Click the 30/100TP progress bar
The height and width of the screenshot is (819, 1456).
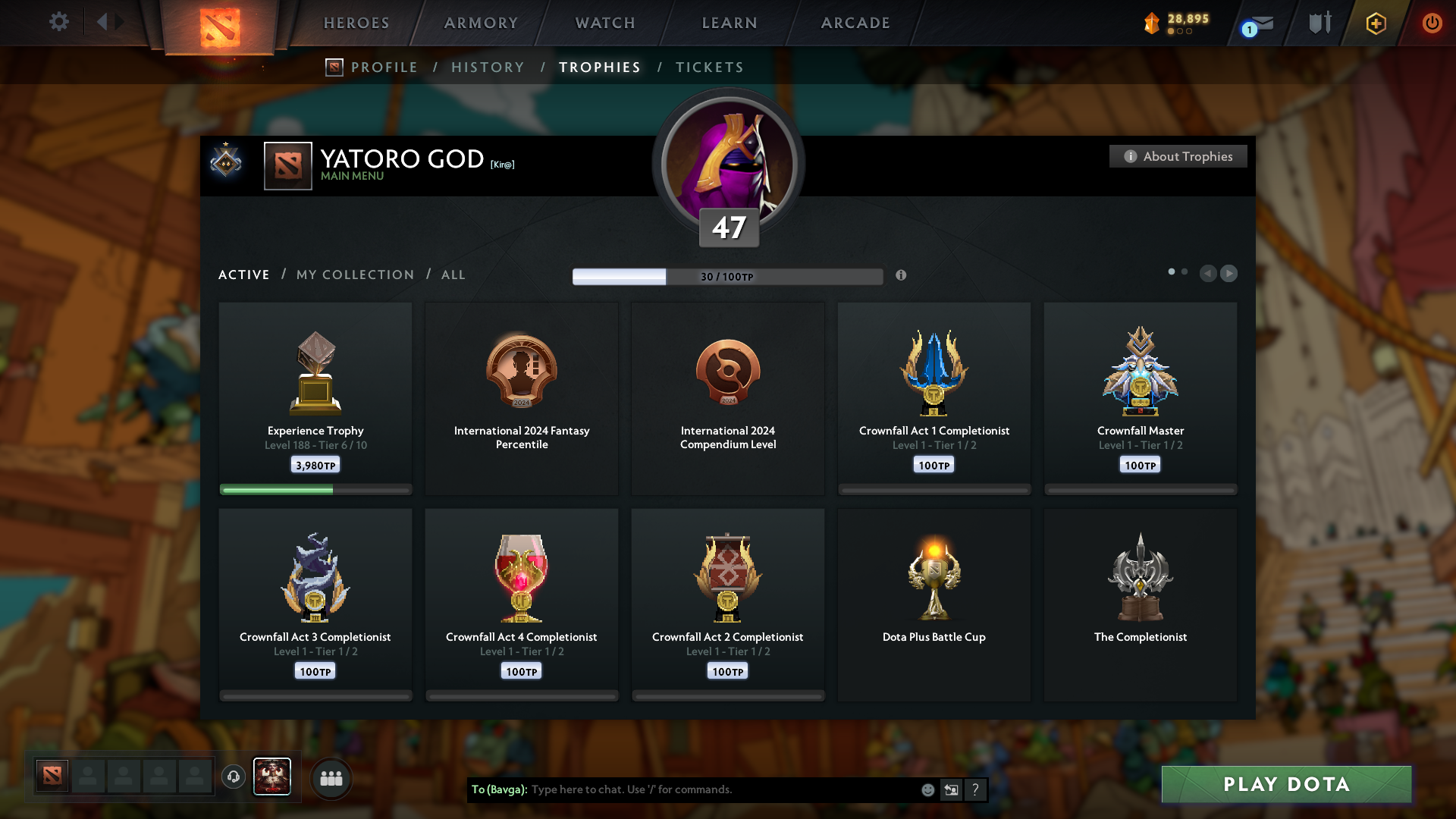728,277
